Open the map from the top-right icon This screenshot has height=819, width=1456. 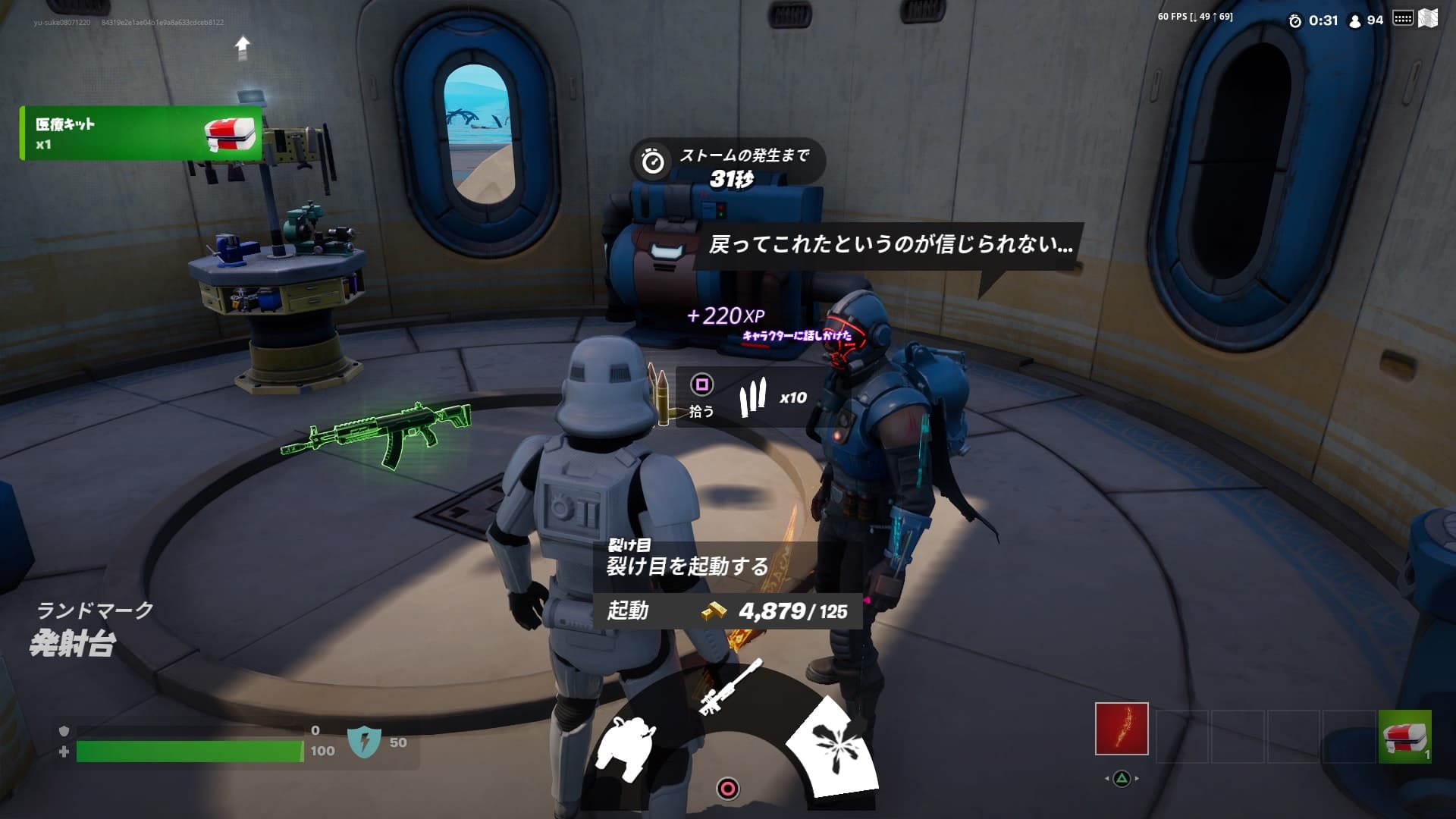click(x=1428, y=19)
